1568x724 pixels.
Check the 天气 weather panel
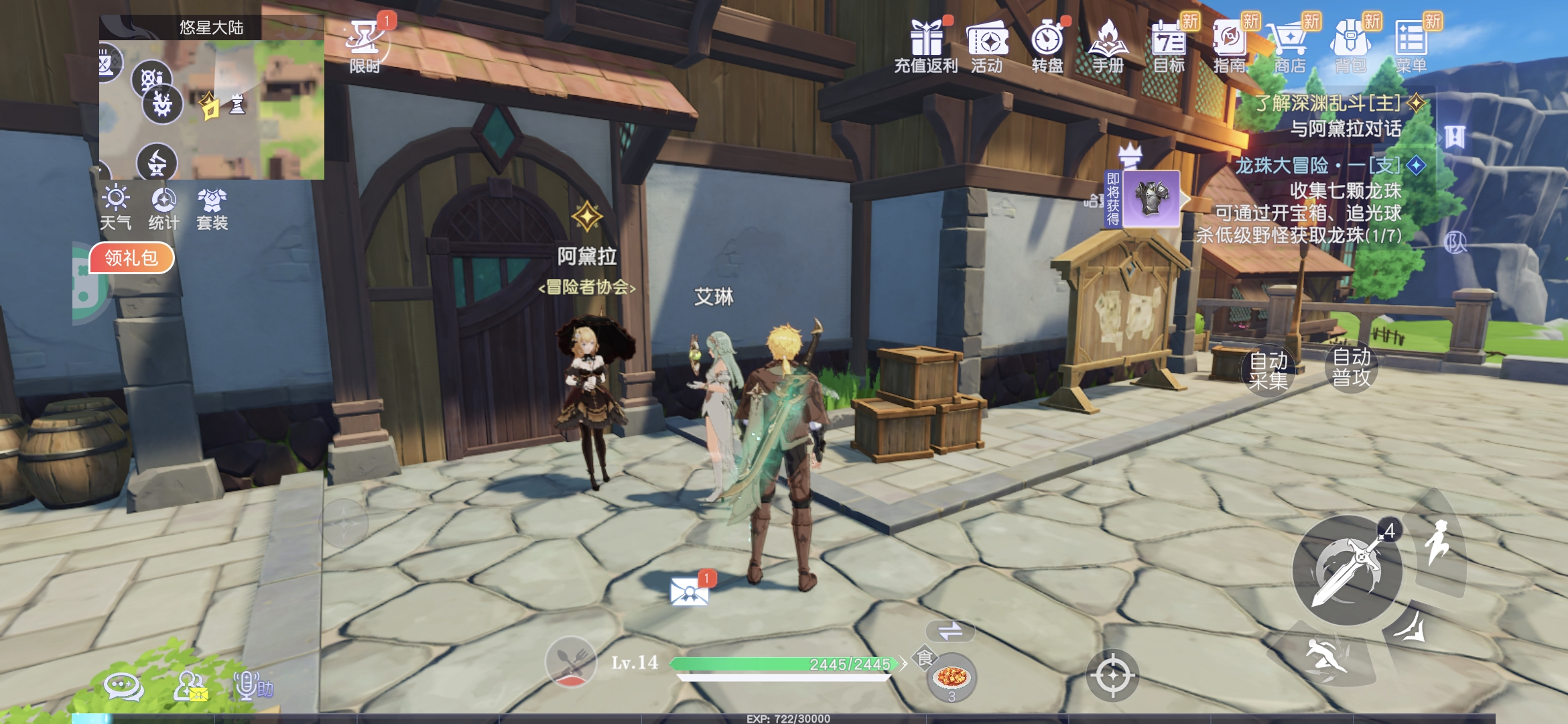coord(116,208)
